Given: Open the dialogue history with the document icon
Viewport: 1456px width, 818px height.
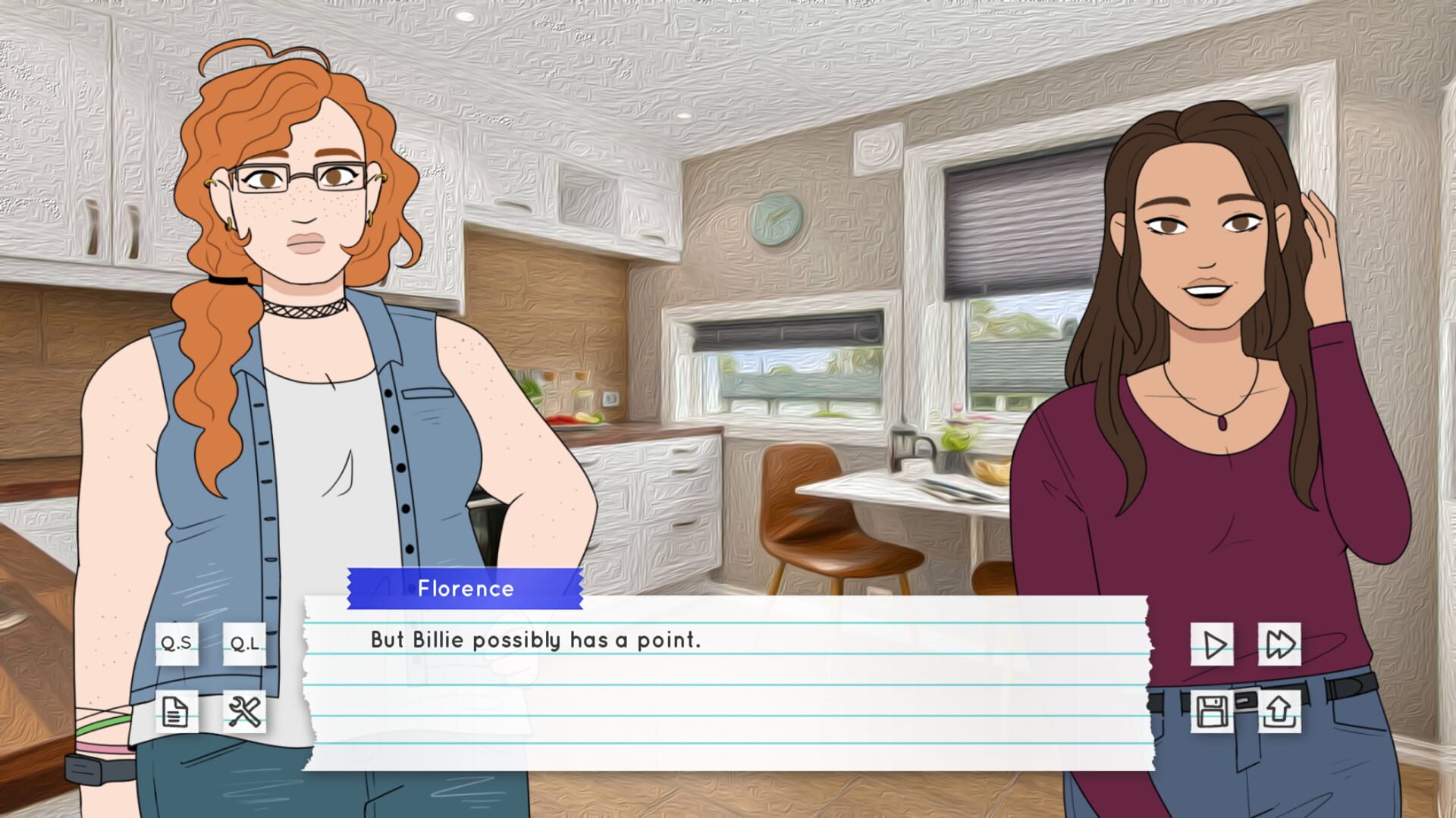Looking at the screenshot, I should pyautogui.click(x=177, y=711).
